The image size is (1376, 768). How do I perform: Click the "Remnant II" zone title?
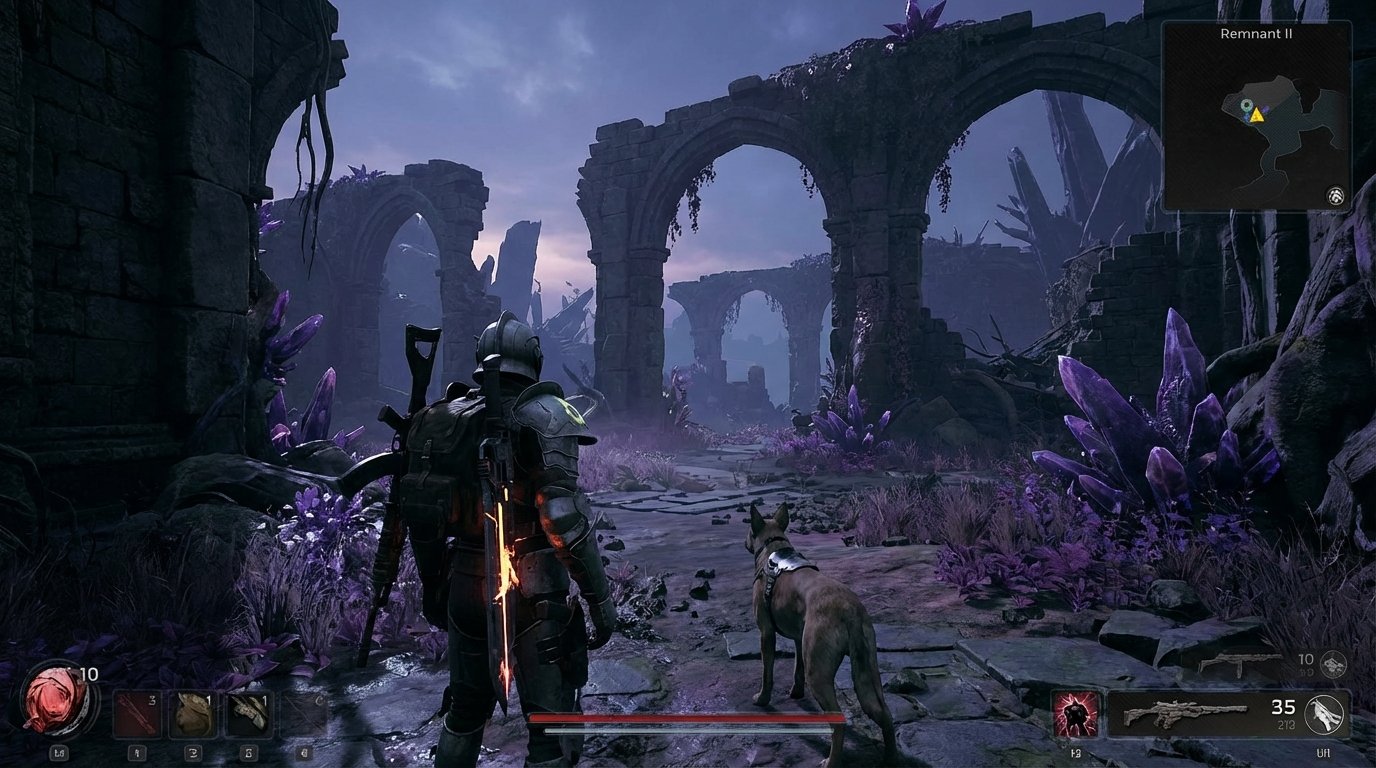1258,34
